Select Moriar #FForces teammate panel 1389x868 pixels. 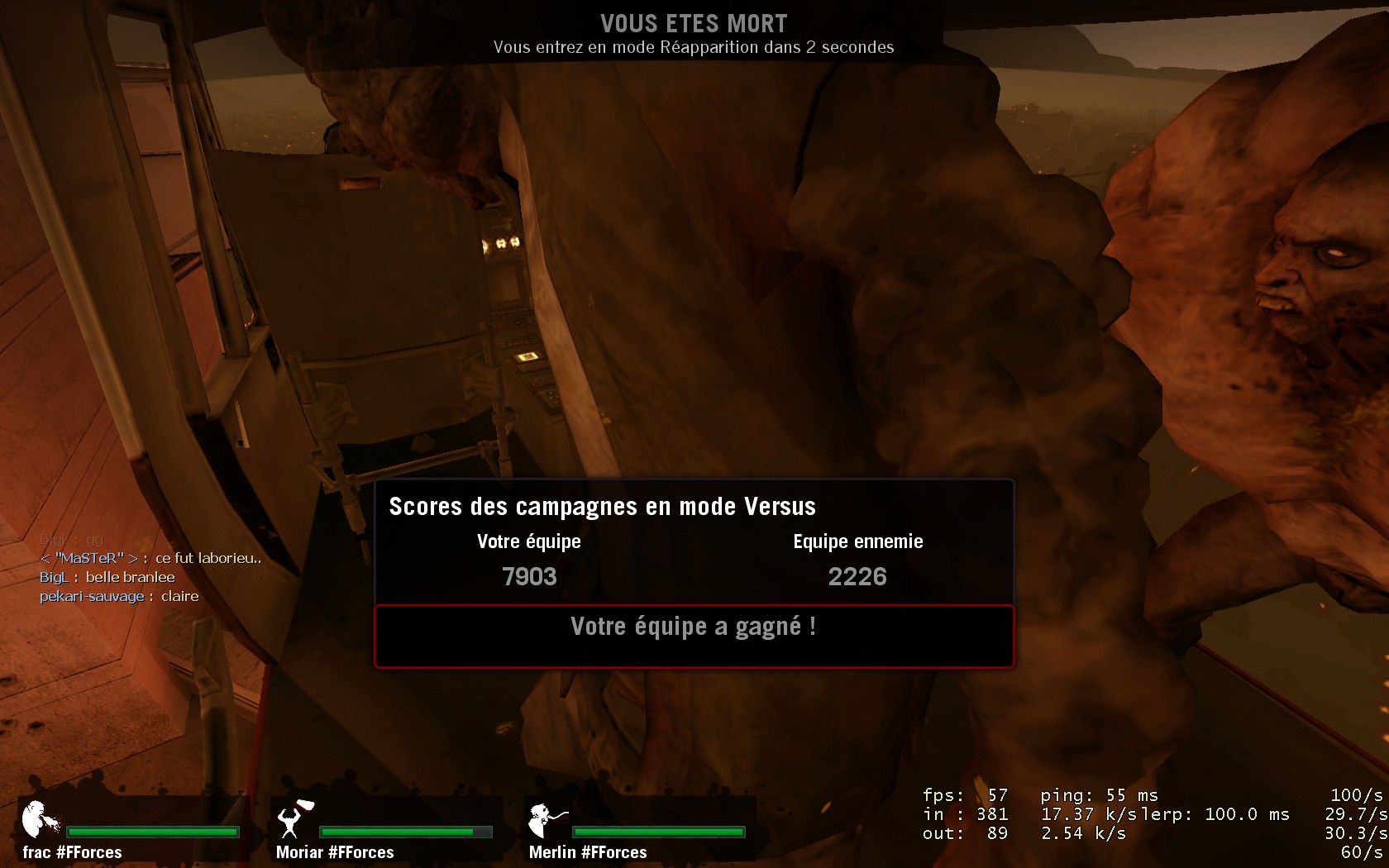pyautogui.click(x=385, y=831)
